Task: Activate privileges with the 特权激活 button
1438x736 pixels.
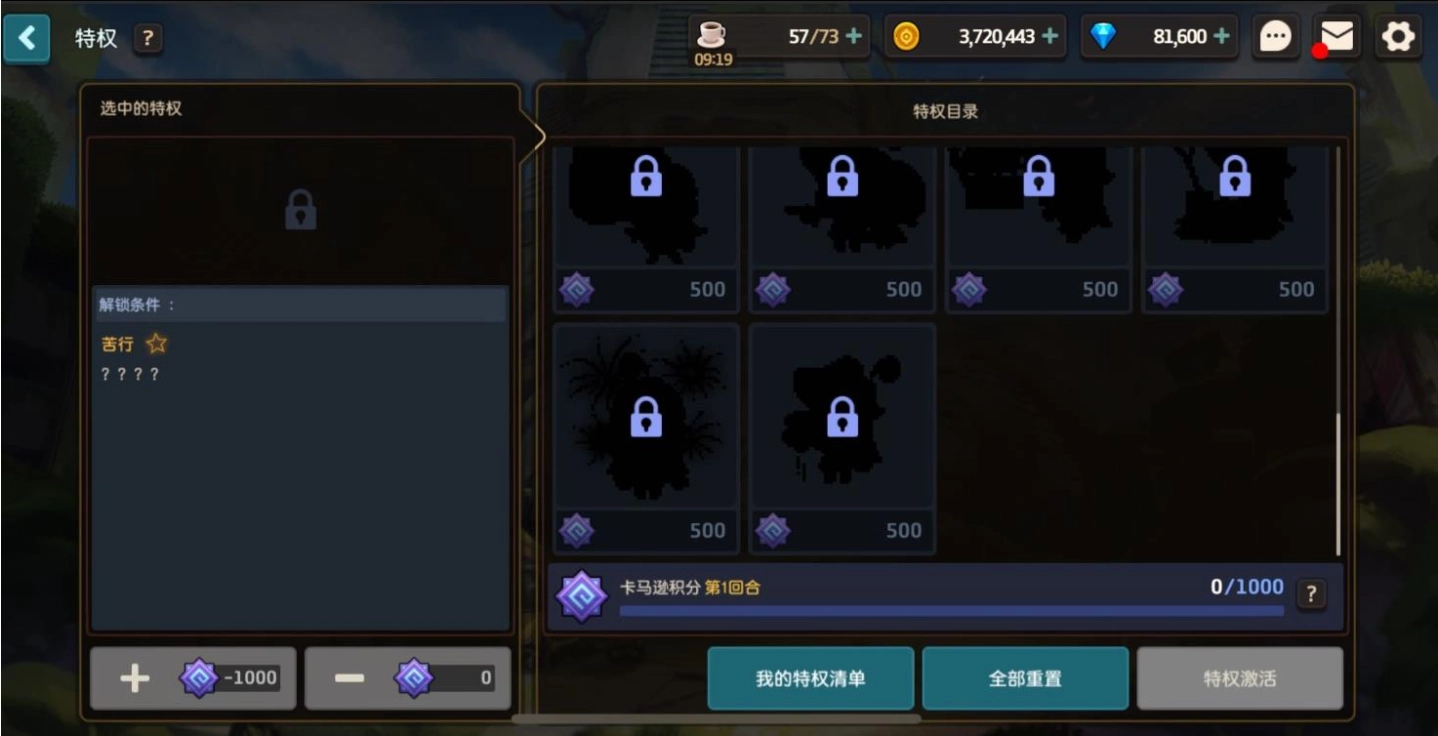Action: point(1239,677)
